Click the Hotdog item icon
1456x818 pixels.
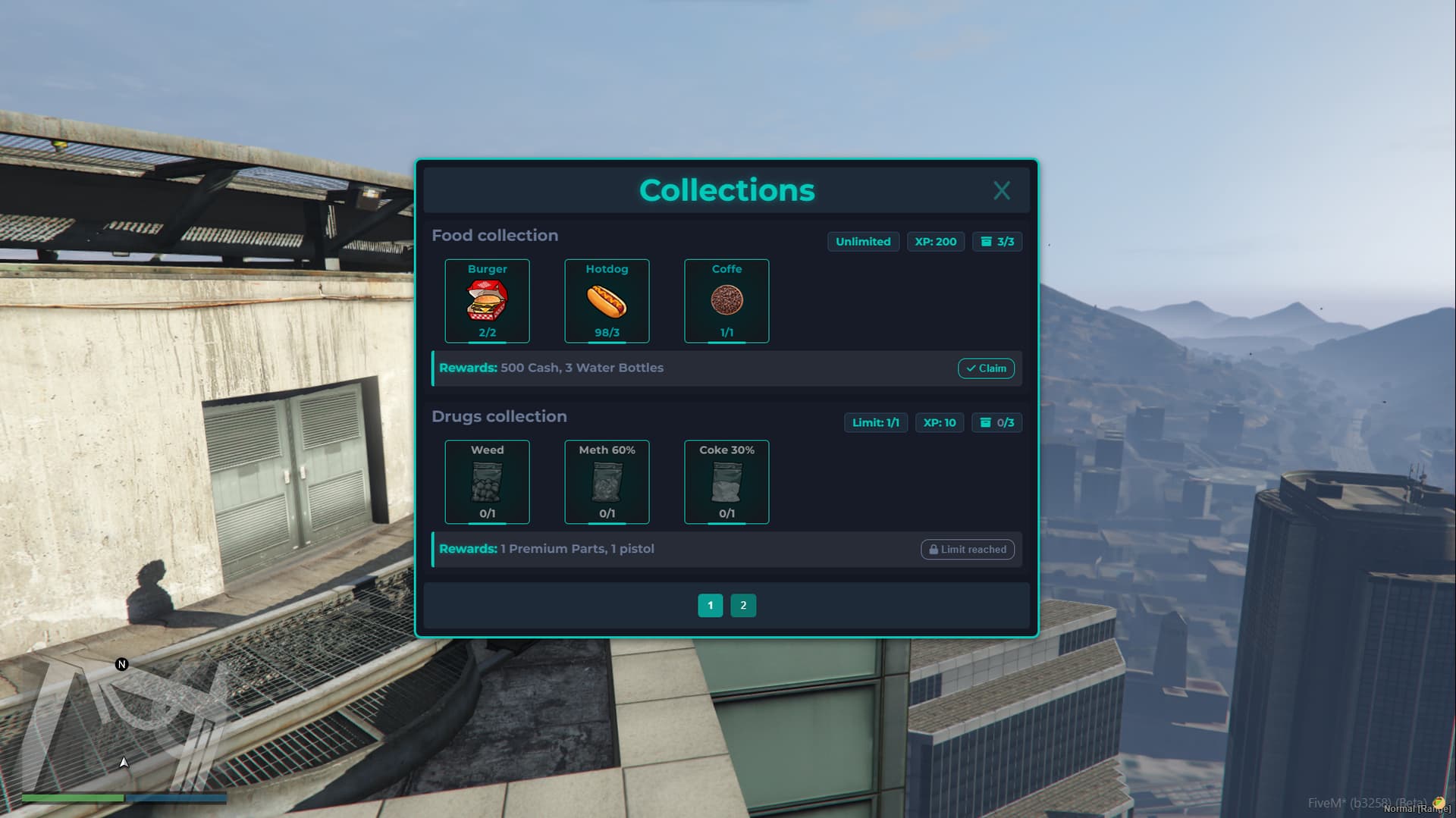[x=606, y=302]
